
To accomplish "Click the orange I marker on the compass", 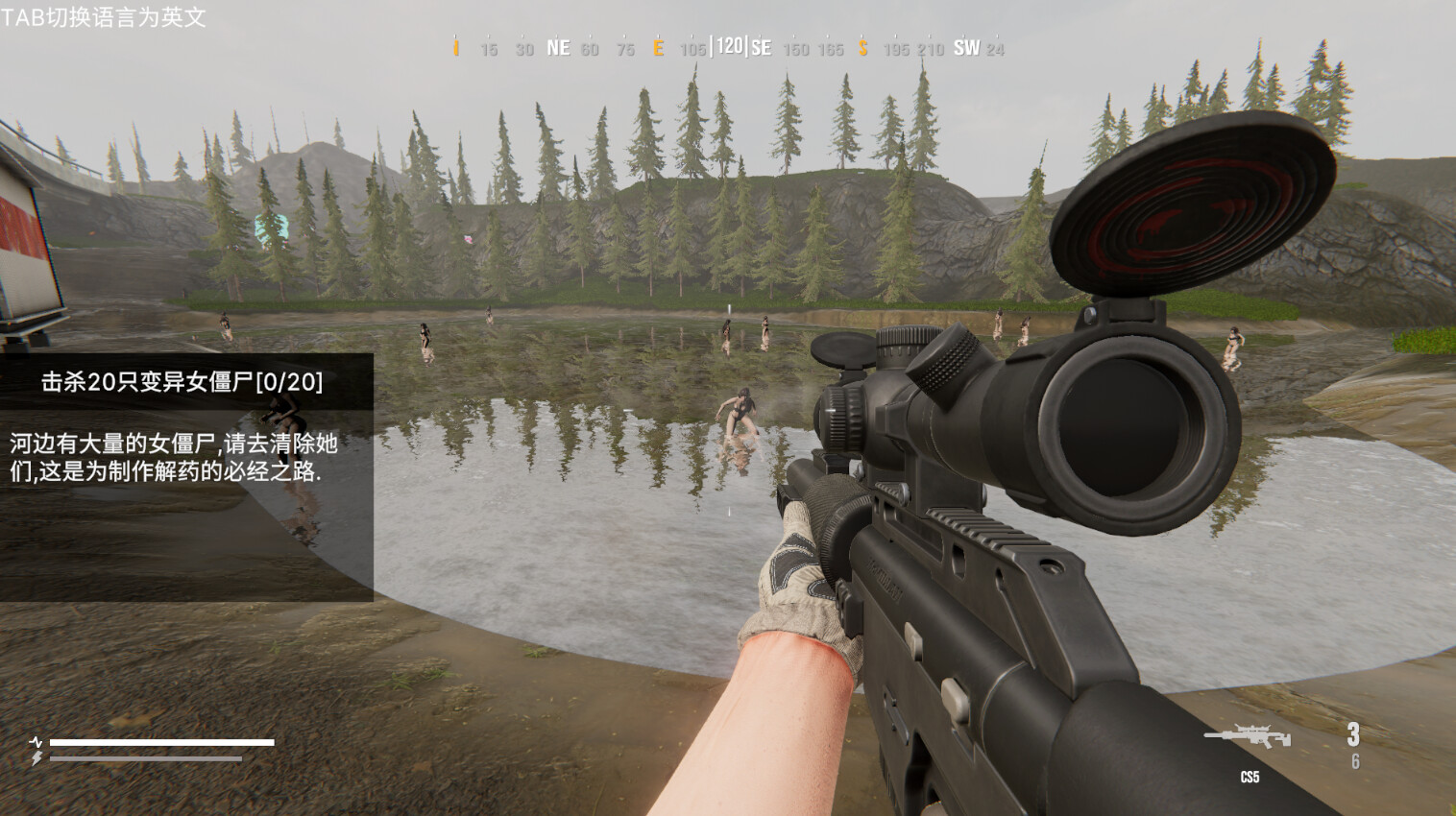I will click(454, 46).
